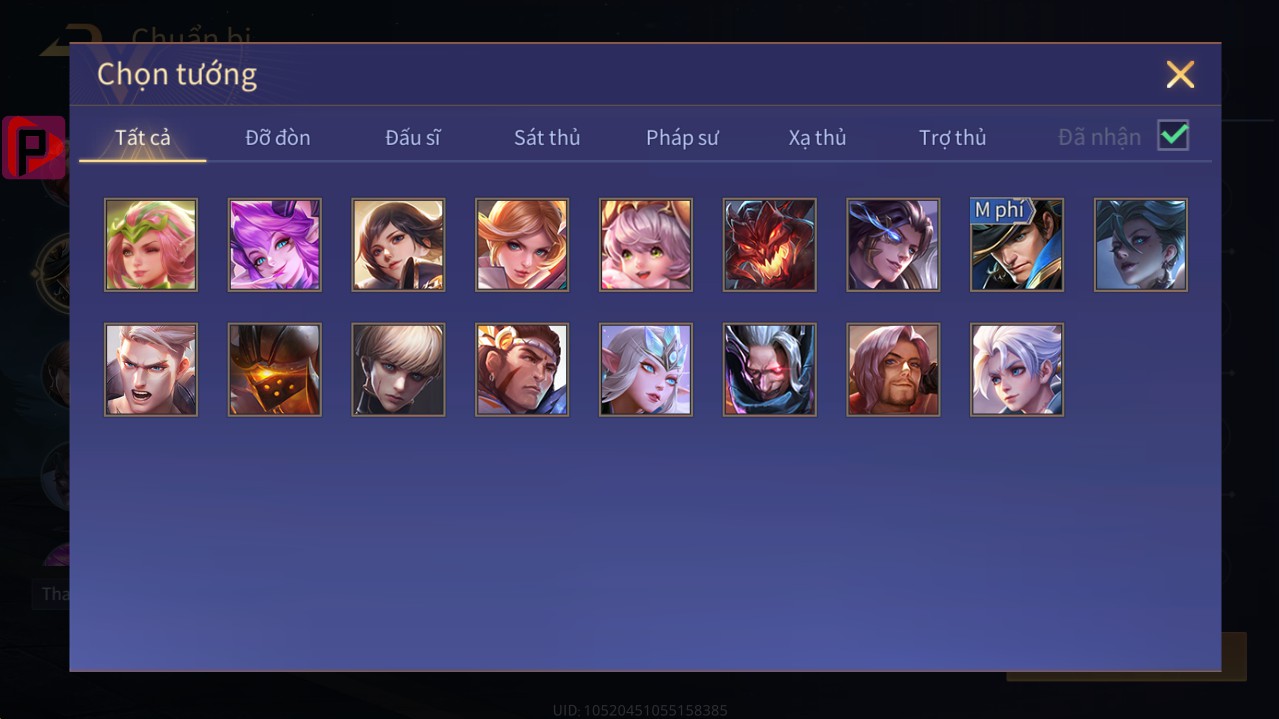1279x719 pixels.
Task: Toggle the Đã nhận checkbox
Action: tap(1173, 136)
